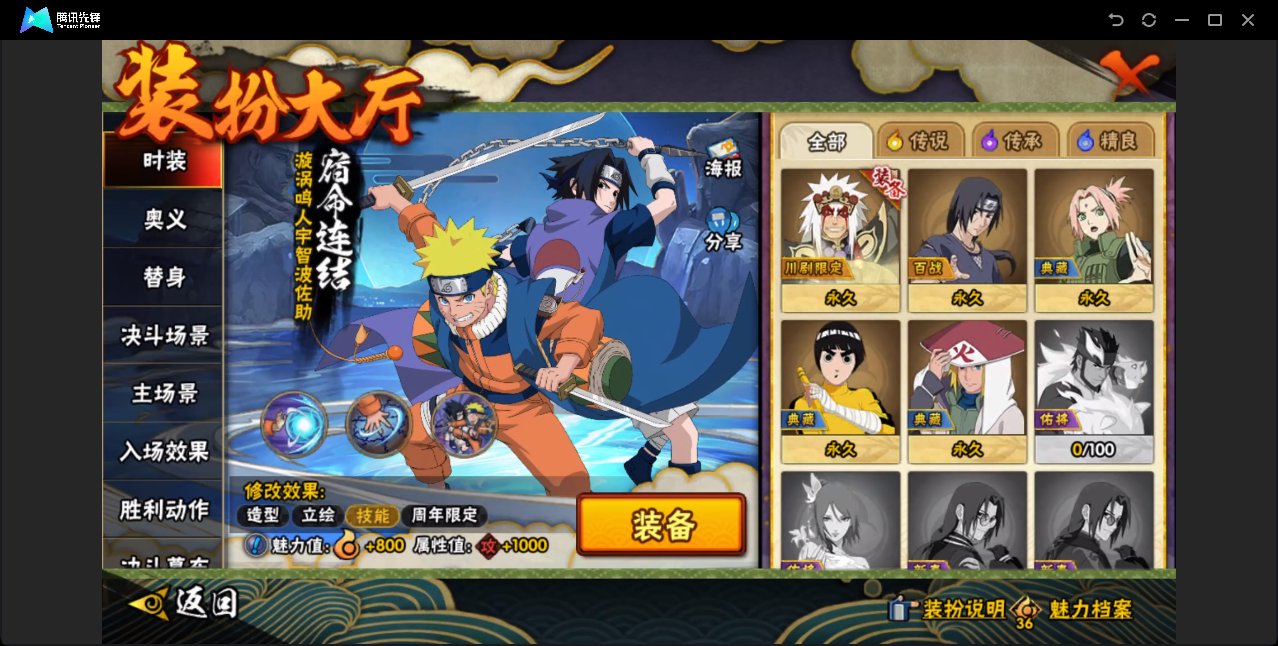Open the 决斗场景 category

click(x=164, y=335)
